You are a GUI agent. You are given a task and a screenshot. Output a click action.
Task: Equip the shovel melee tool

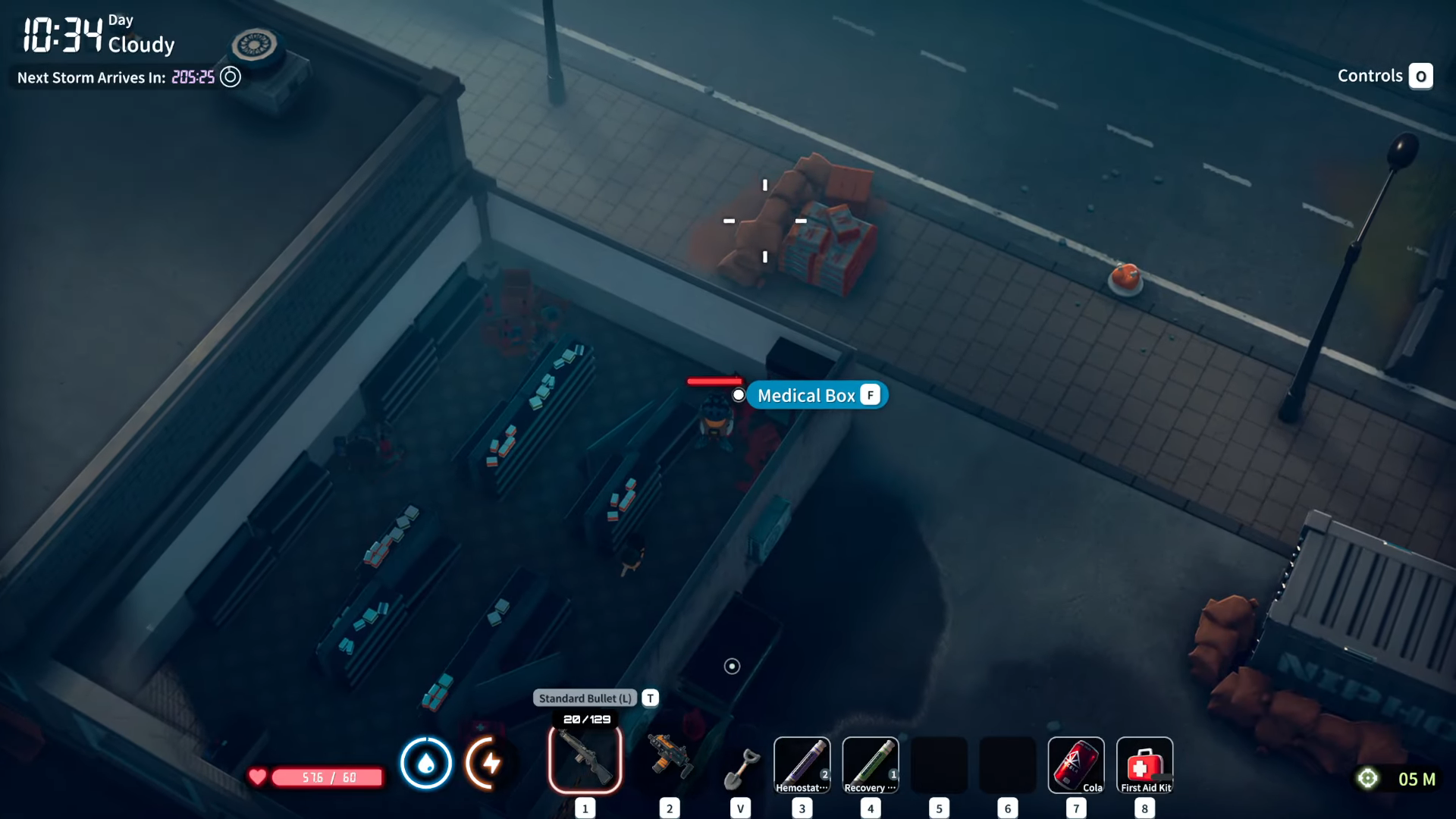[741, 767]
